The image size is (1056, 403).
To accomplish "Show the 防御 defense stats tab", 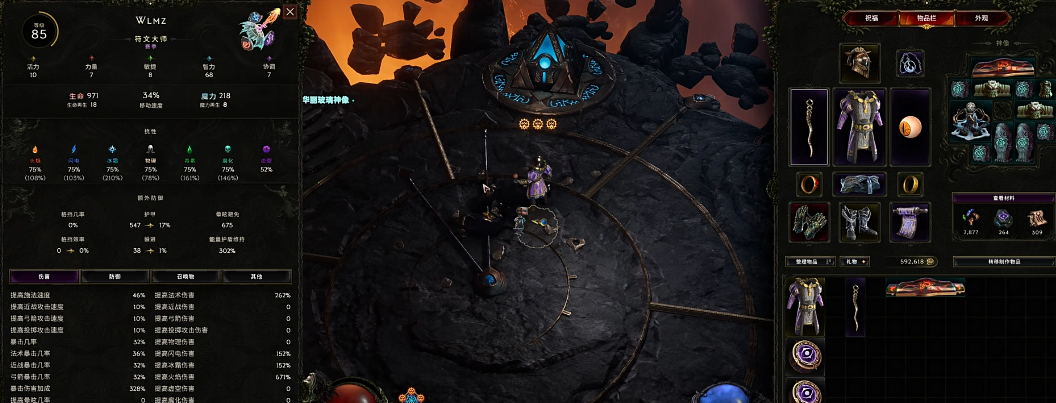I will tap(114, 276).
